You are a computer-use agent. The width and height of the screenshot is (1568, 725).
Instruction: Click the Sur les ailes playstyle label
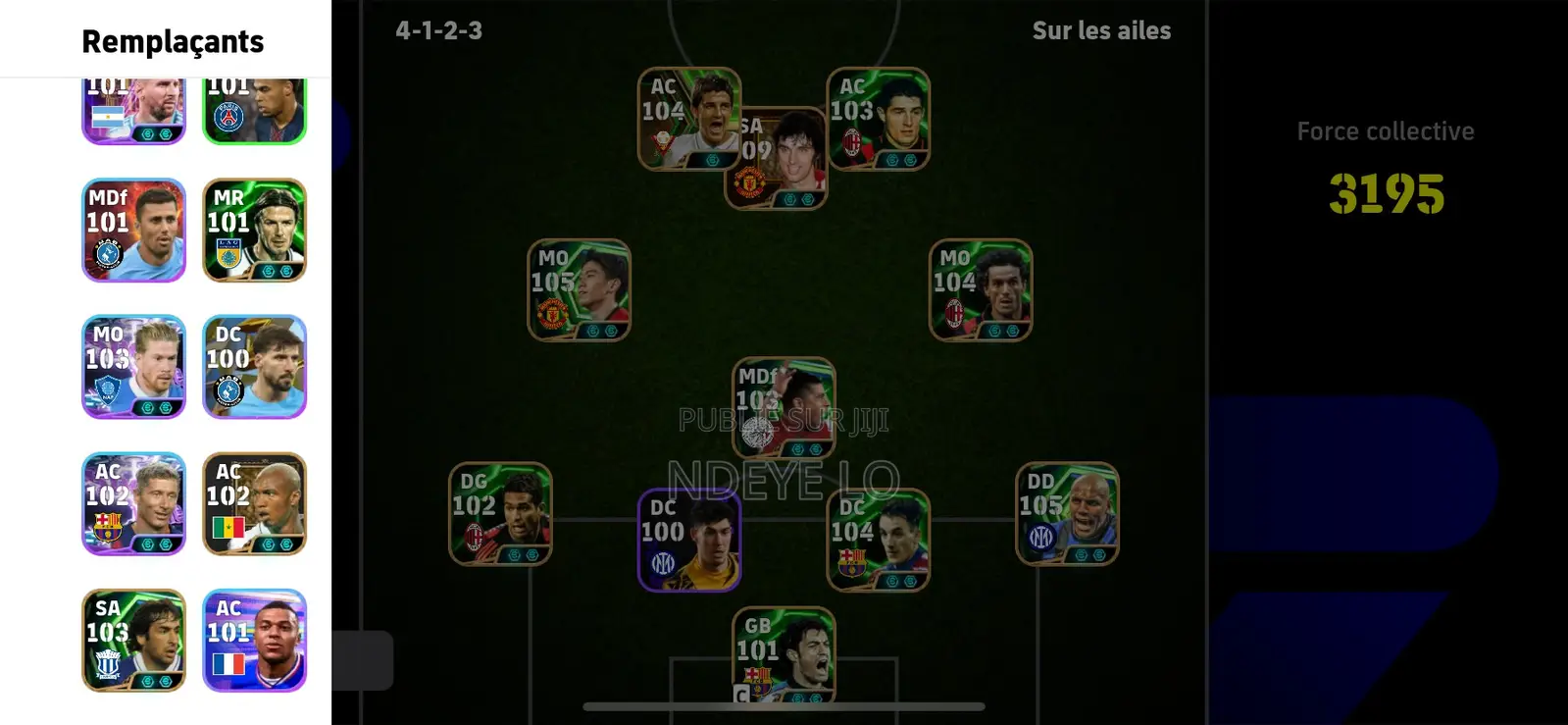coord(1101,30)
